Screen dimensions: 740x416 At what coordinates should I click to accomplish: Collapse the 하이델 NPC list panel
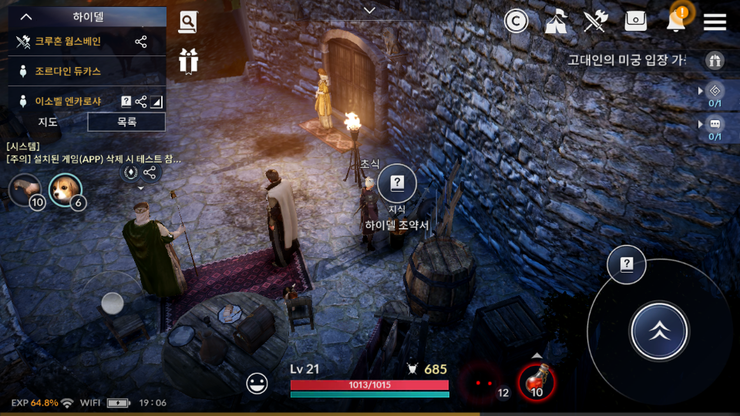point(27,17)
